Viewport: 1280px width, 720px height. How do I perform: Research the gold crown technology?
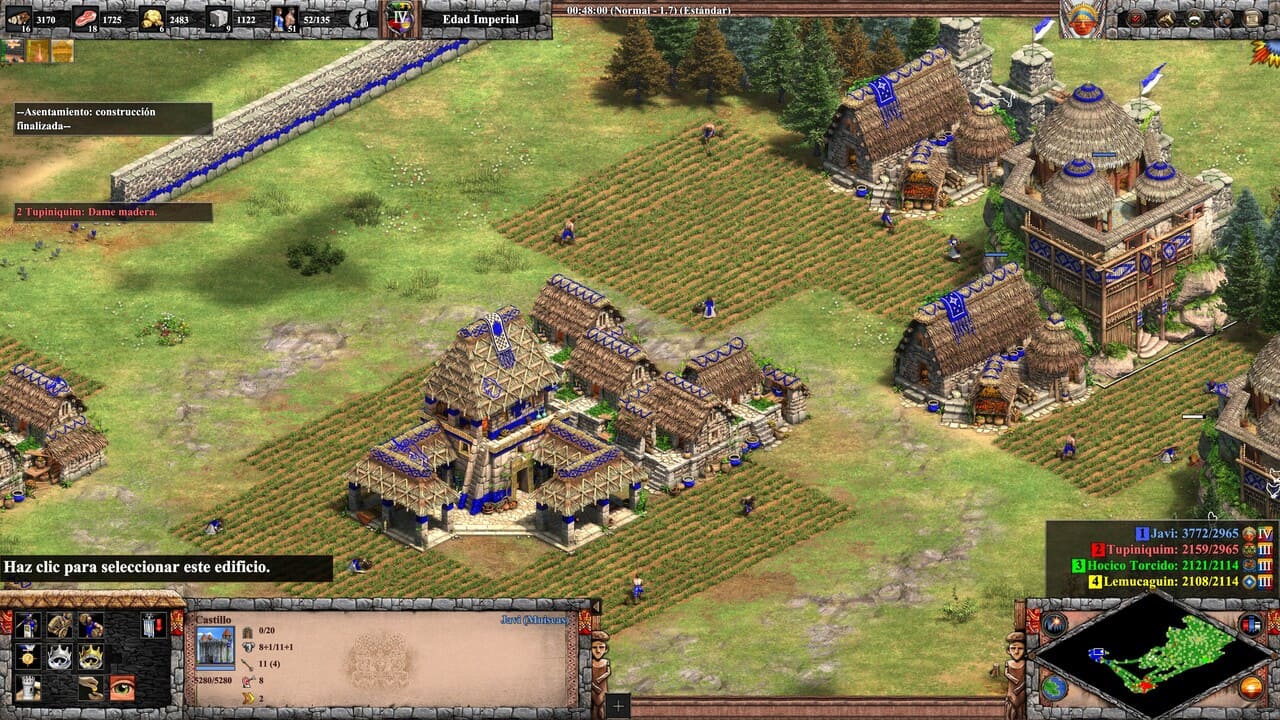click(90, 657)
